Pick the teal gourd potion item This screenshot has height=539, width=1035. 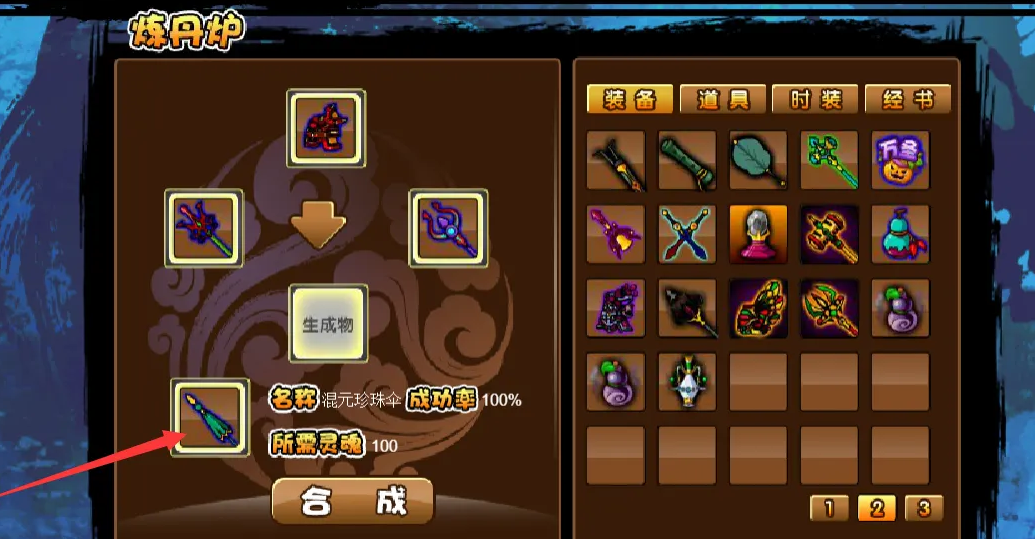click(x=900, y=235)
